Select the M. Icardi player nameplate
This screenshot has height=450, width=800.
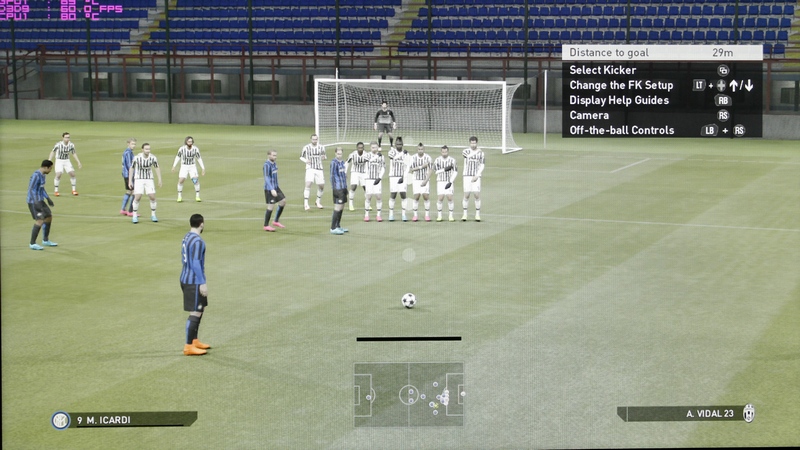pyautogui.click(x=124, y=419)
